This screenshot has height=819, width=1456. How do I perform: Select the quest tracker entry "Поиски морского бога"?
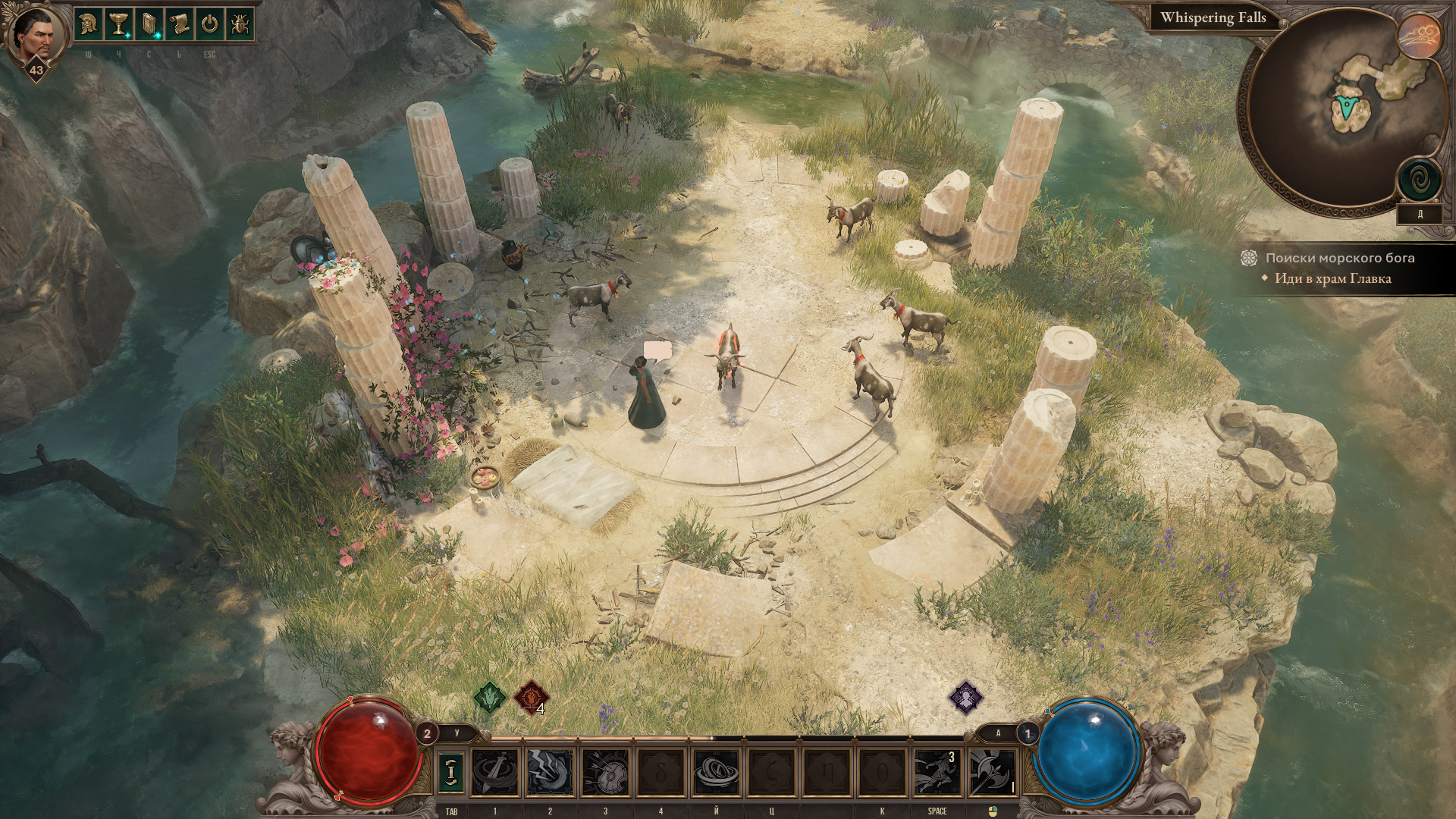1339,258
